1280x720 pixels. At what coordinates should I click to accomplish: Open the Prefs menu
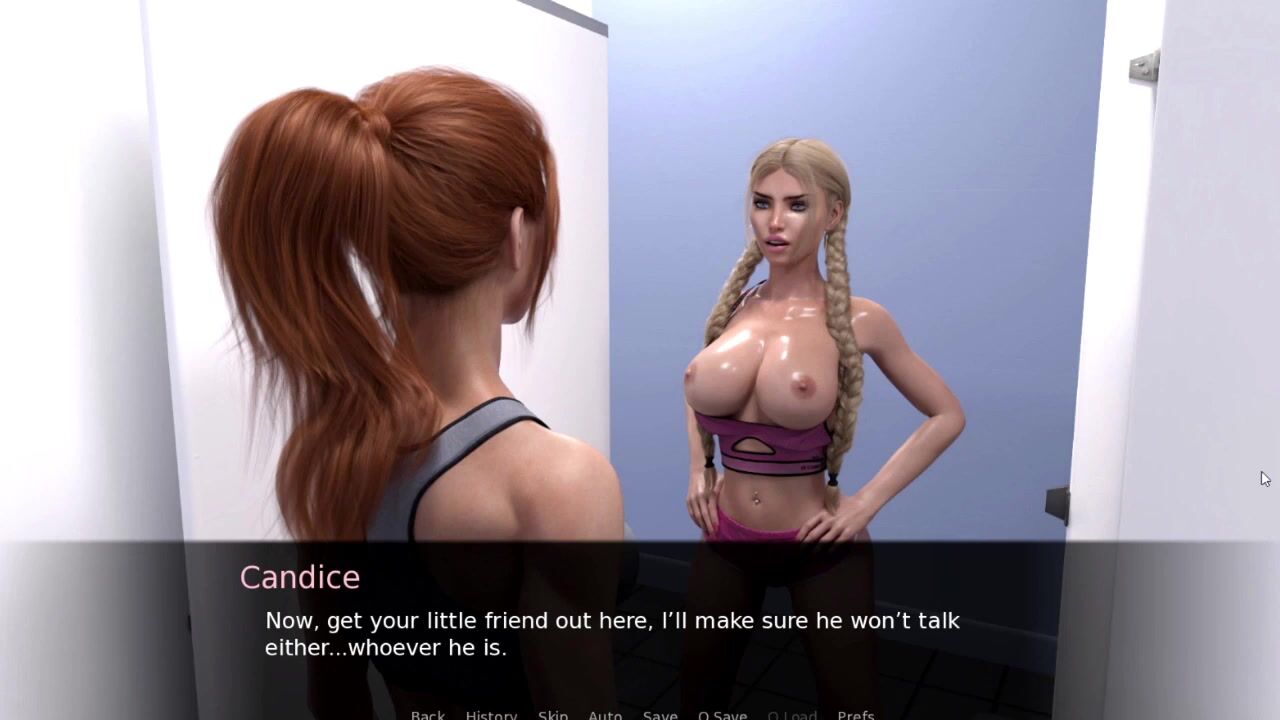tap(856, 715)
